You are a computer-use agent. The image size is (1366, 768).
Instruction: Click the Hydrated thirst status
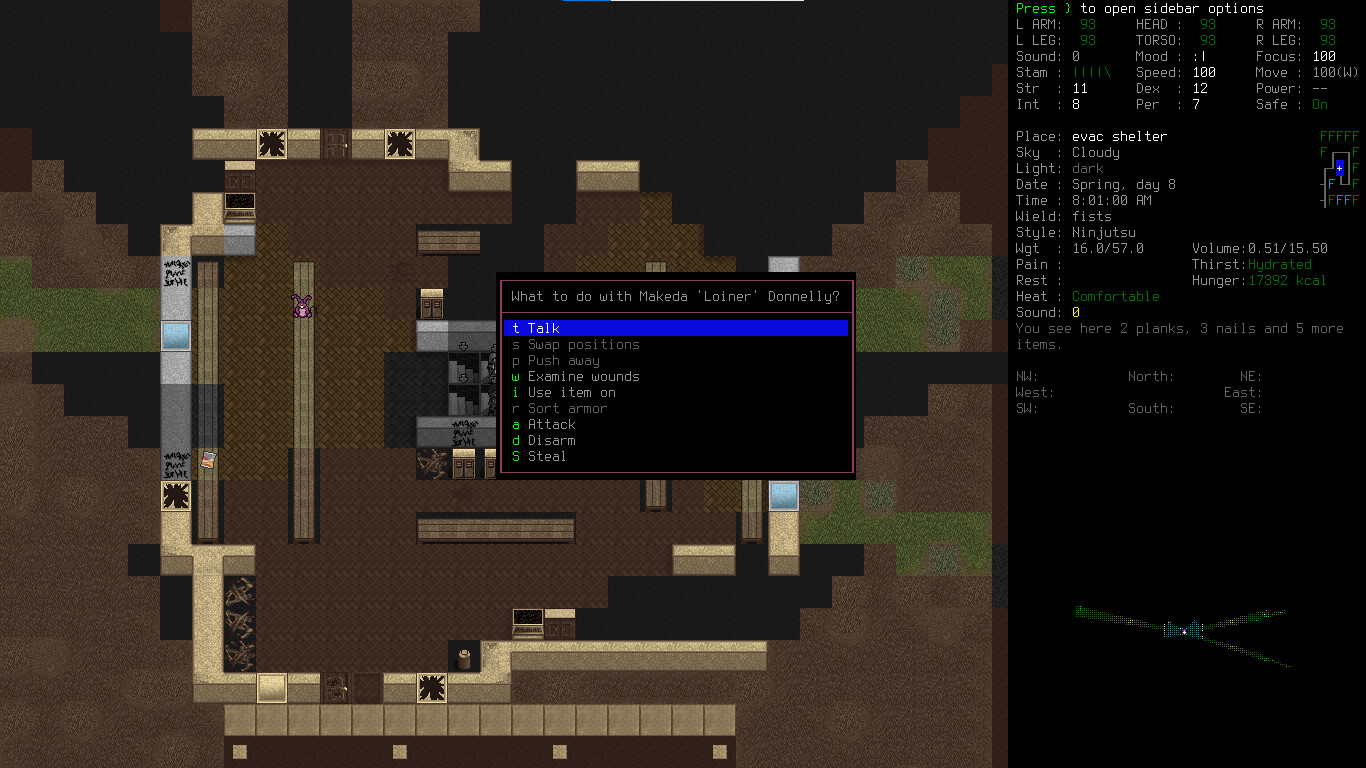click(1278, 264)
